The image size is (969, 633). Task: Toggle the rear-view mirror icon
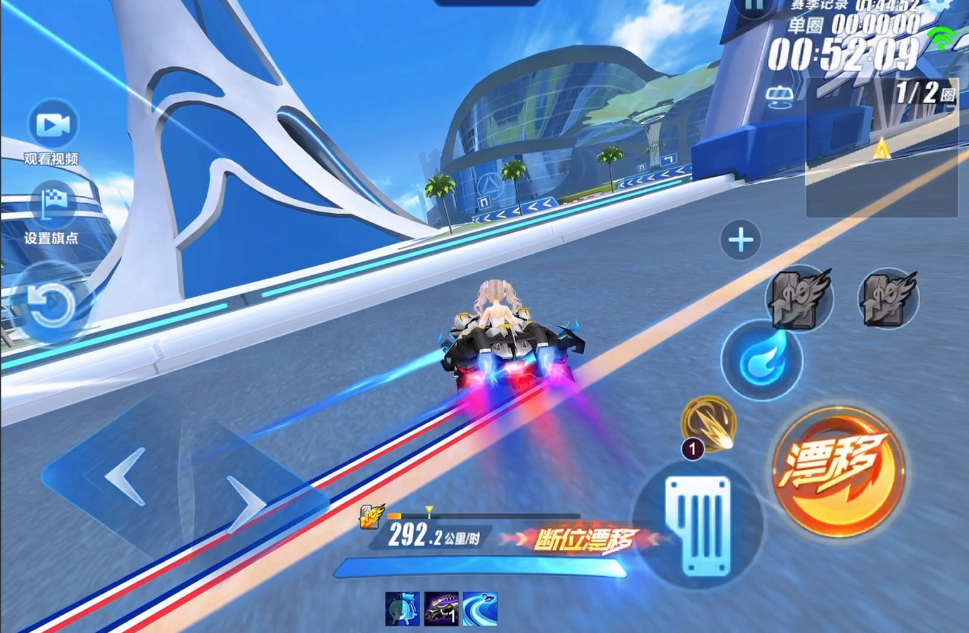click(780, 96)
